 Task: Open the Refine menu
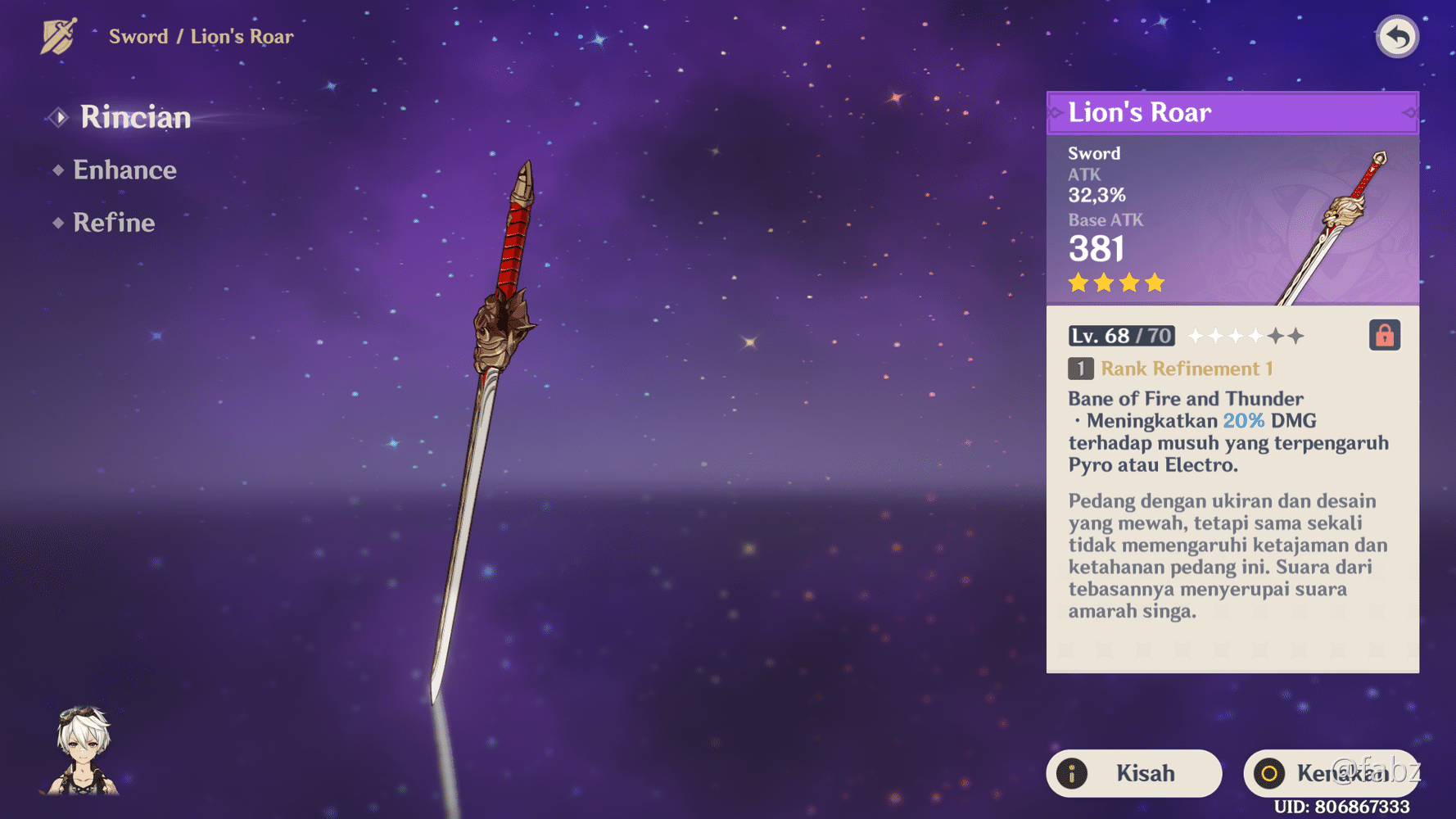point(113,222)
